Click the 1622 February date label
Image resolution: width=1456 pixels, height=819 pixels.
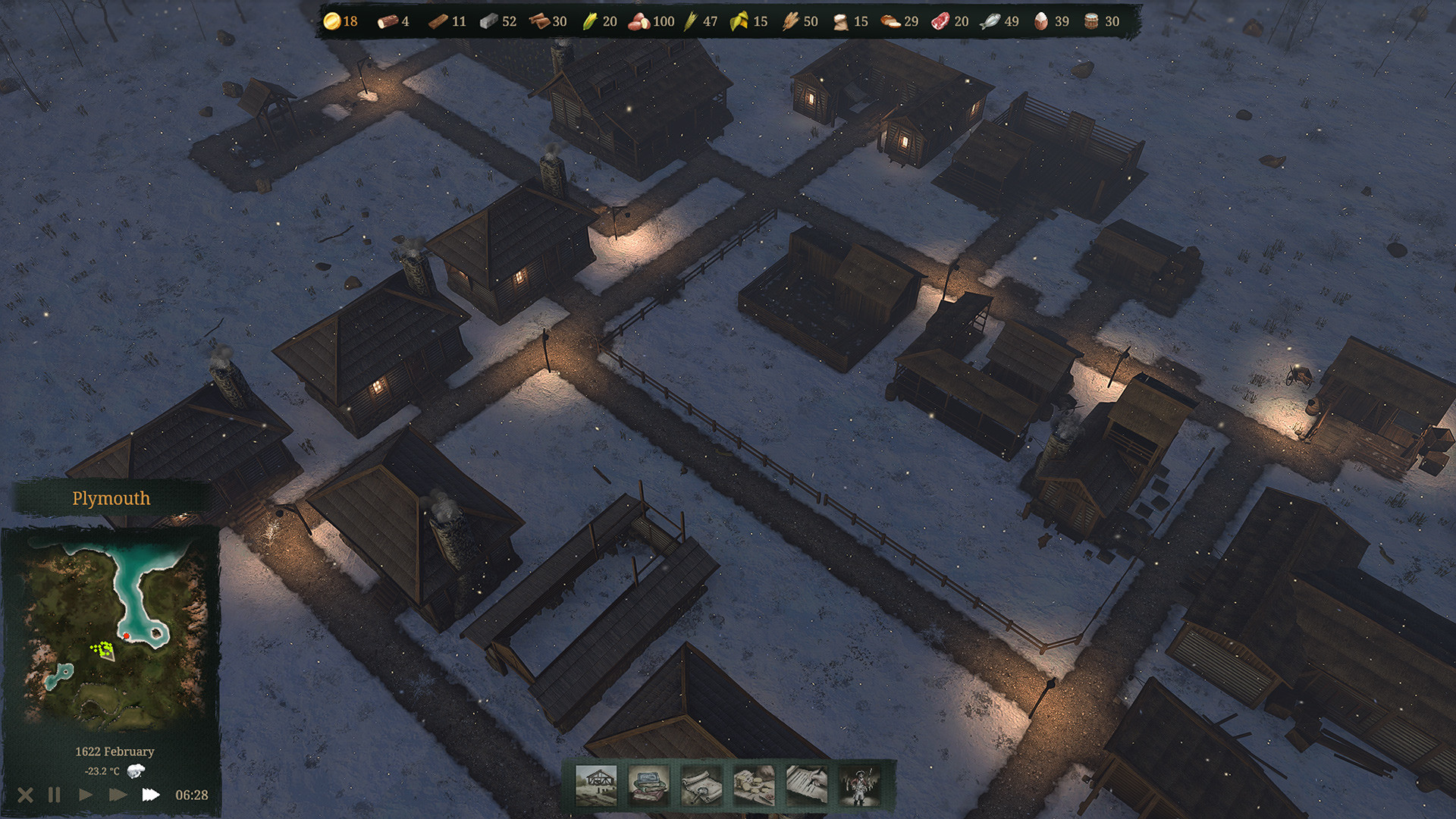coord(113,751)
